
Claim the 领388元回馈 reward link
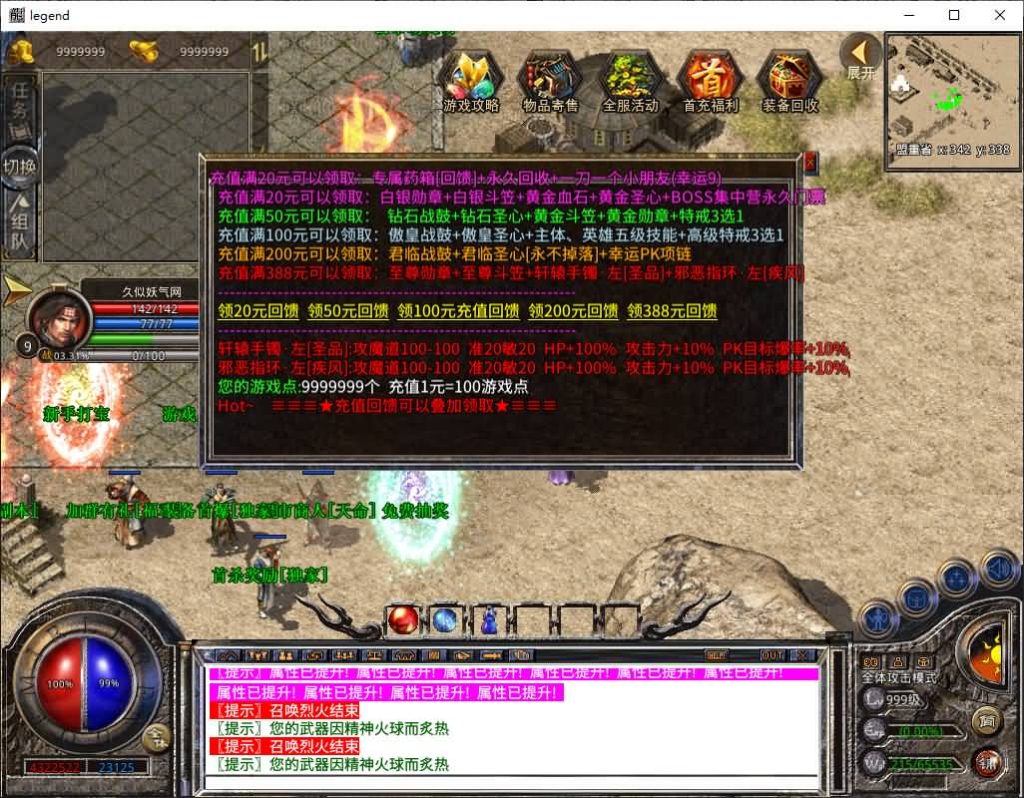click(672, 311)
